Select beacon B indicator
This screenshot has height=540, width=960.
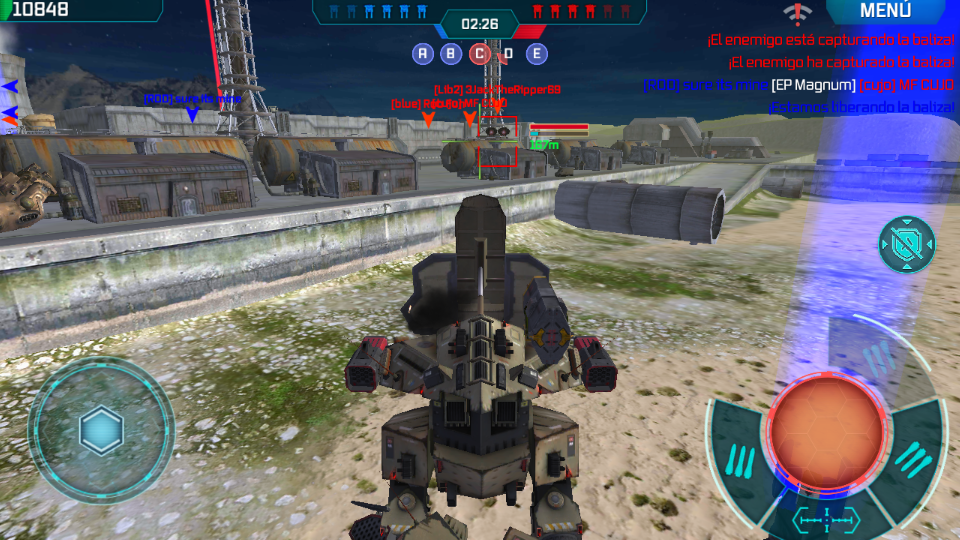coord(451,54)
